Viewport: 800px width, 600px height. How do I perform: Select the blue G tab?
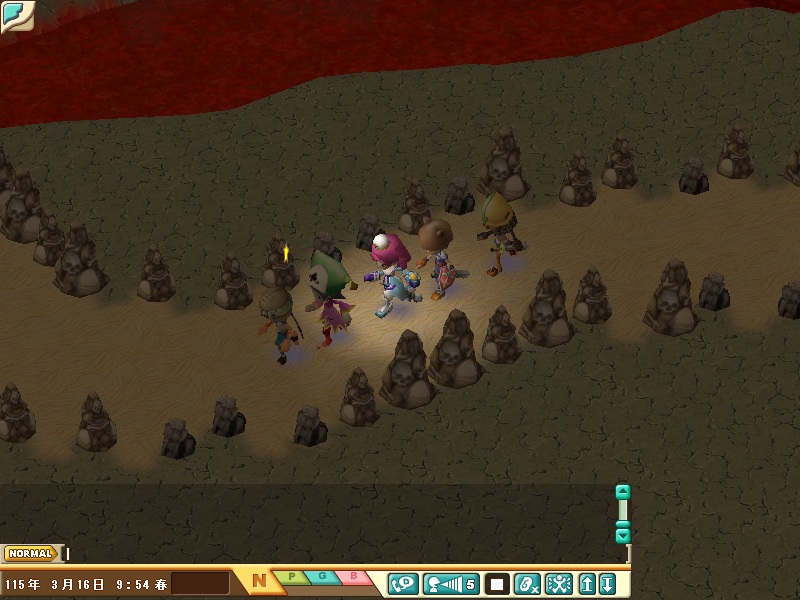322,577
